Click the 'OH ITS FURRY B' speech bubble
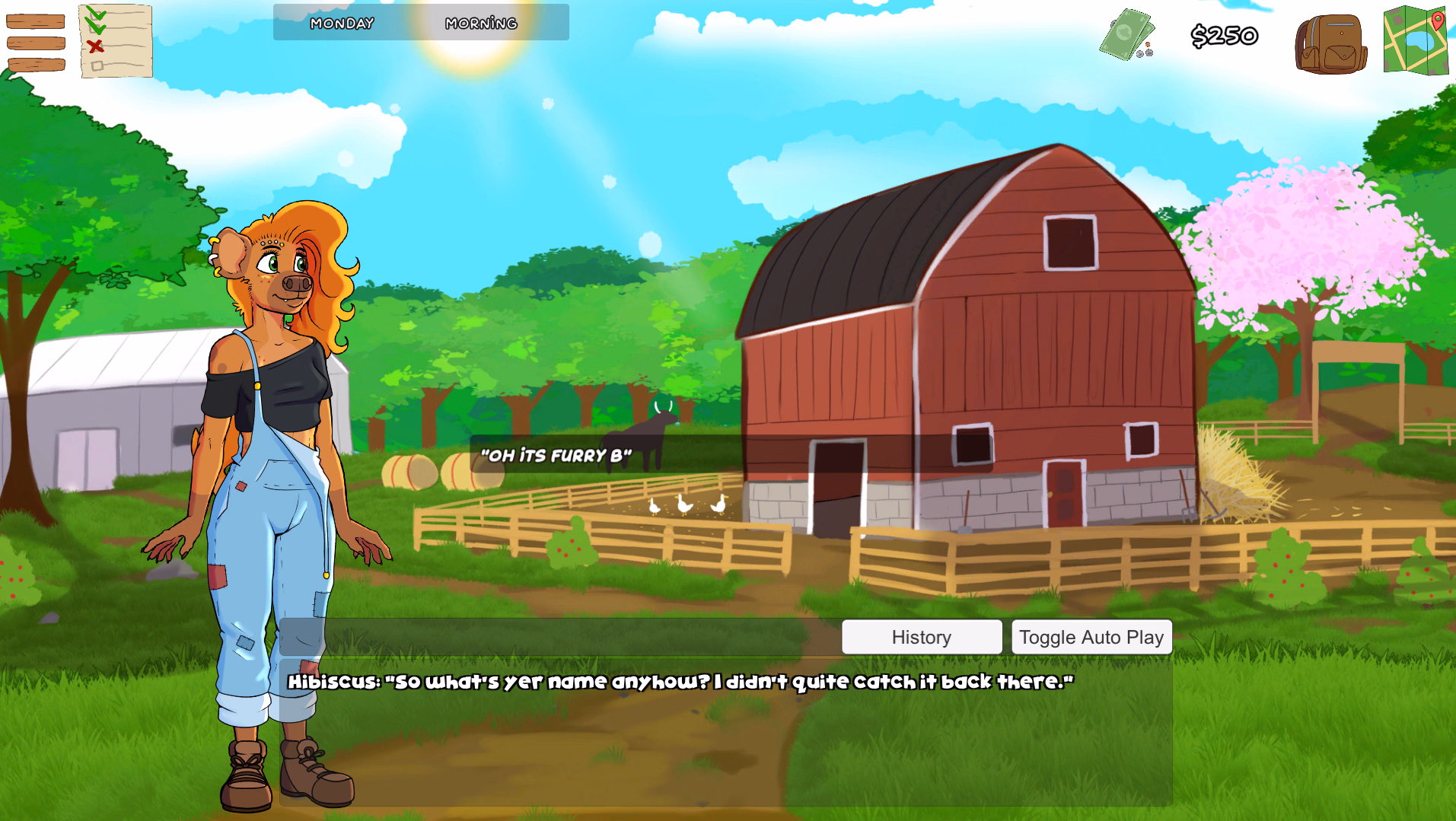This screenshot has width=1456, height=821. [556, 454]
